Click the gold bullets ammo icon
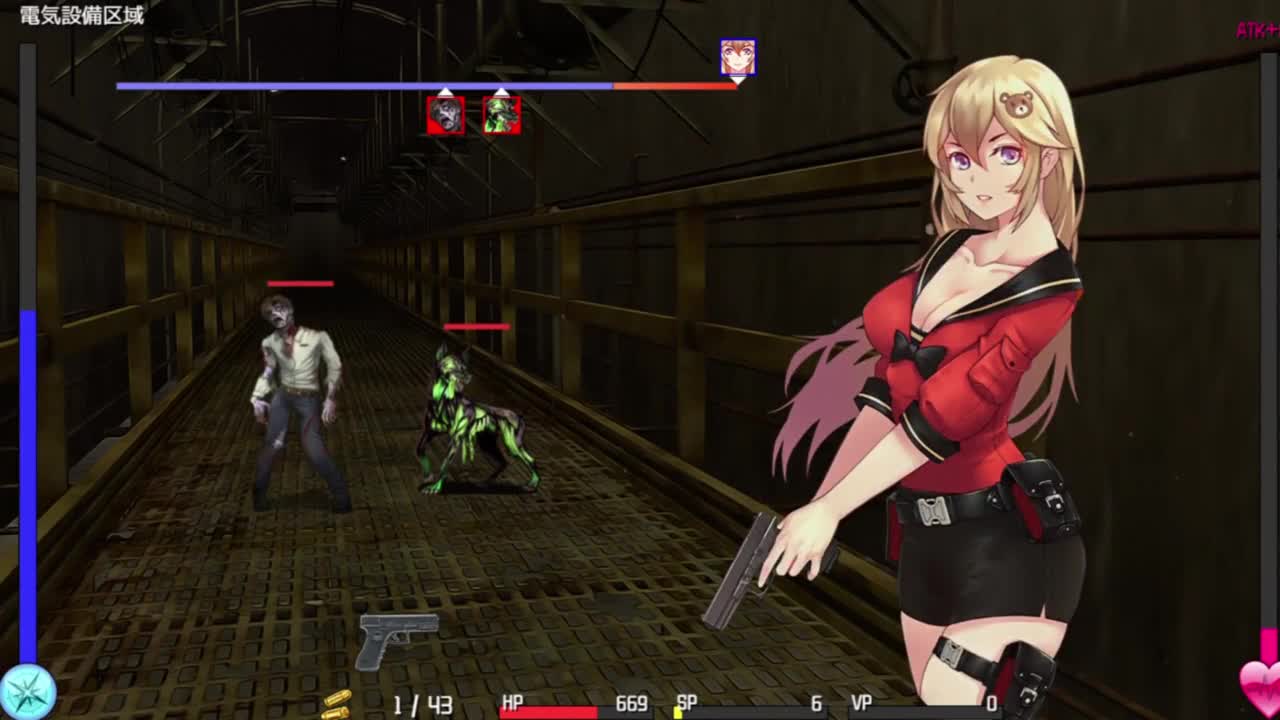Viewport: 1280px width, 720px height. coord(337,704)
